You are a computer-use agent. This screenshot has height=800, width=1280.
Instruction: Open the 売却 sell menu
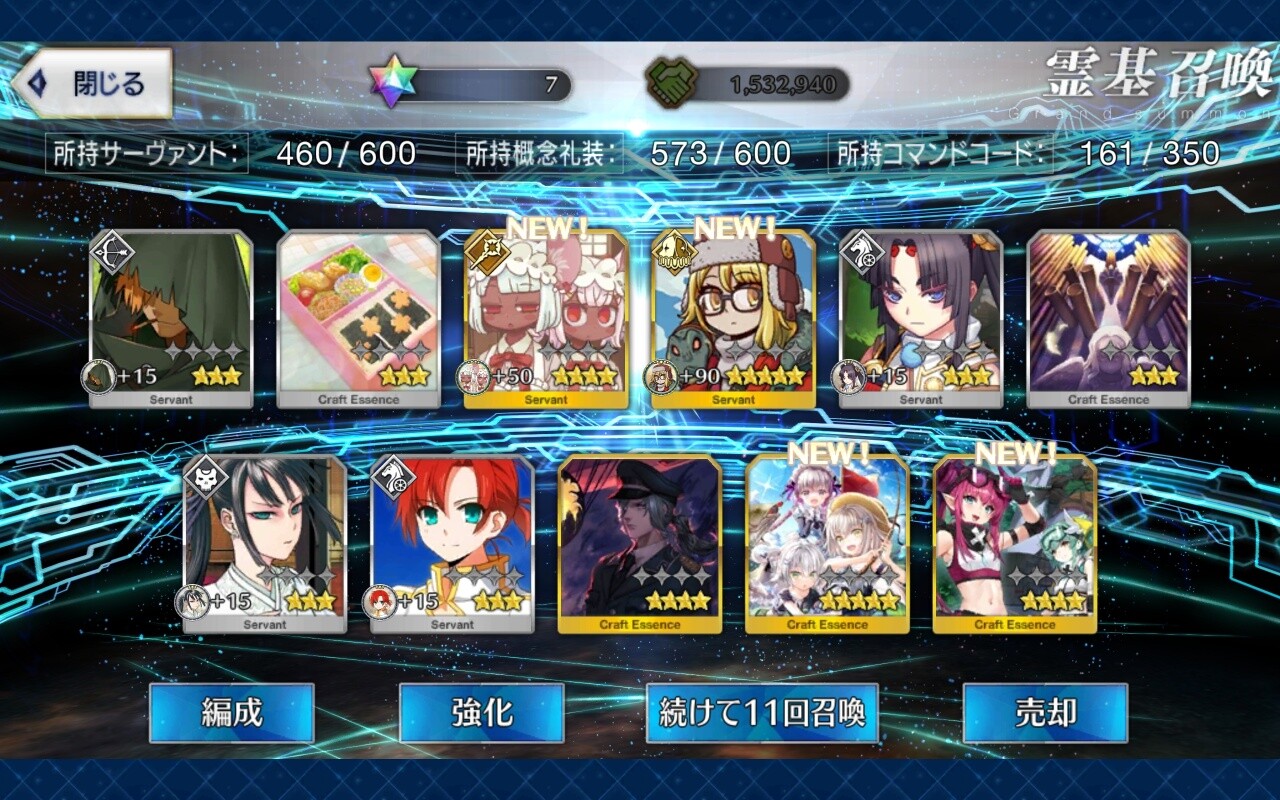click(1045, 713)
